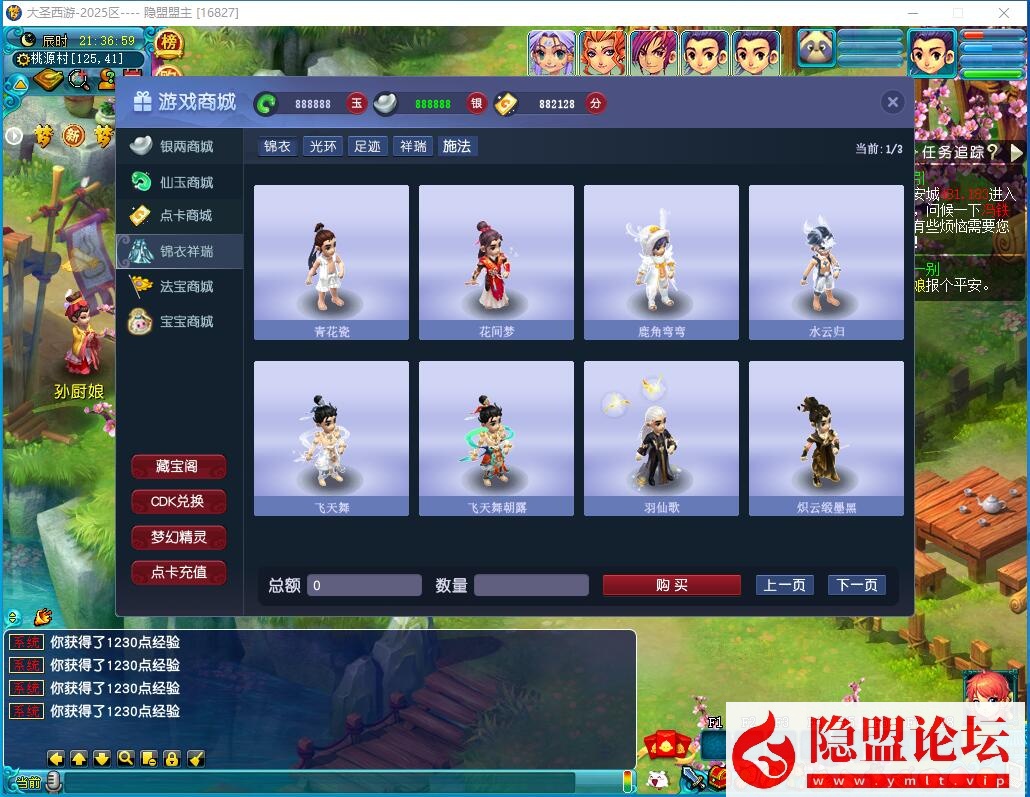Close the 游戏商城 shop window
The height and width of the screenshot is (797, 1030).
point(893,102)
